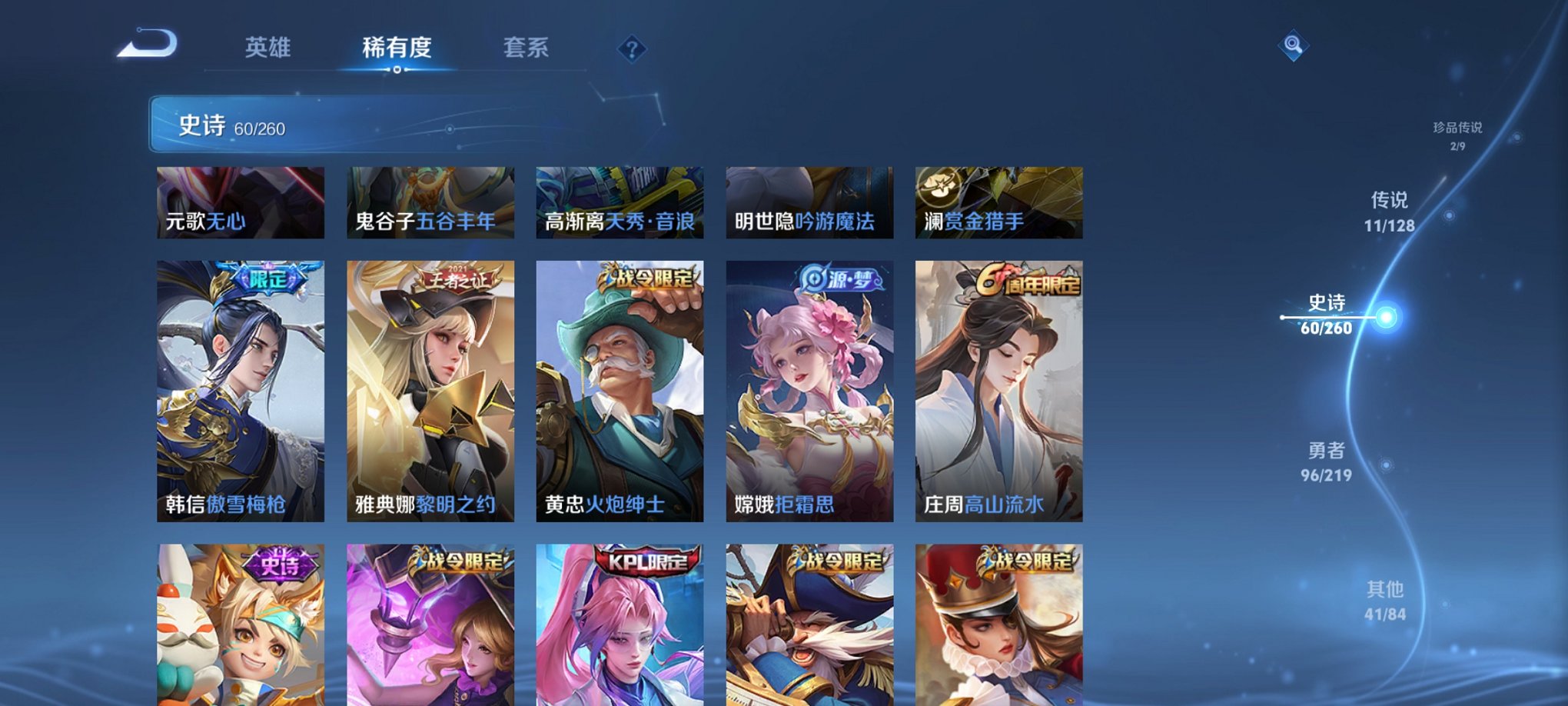Switch to the 套系 tab
Viewport: 1568px width, 706px height.
click(527, 48)
